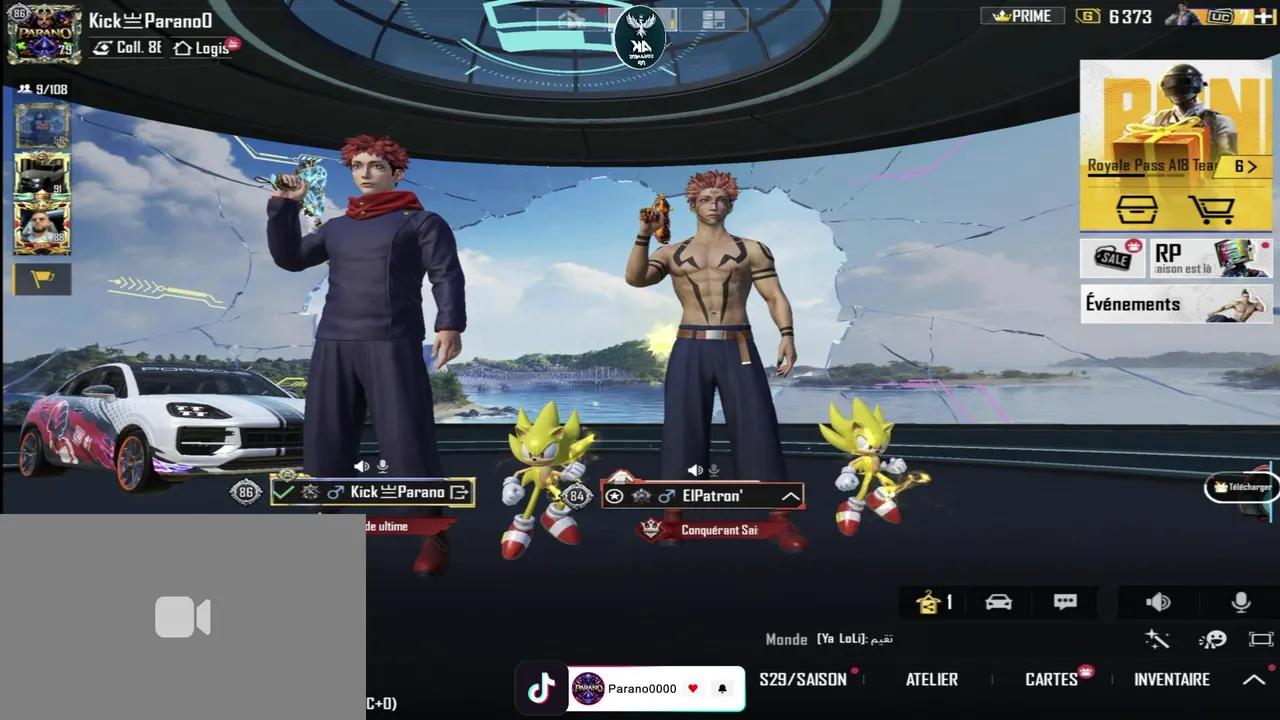Open the vehicle garage icon
The image size is (1280, 720).
998,602
